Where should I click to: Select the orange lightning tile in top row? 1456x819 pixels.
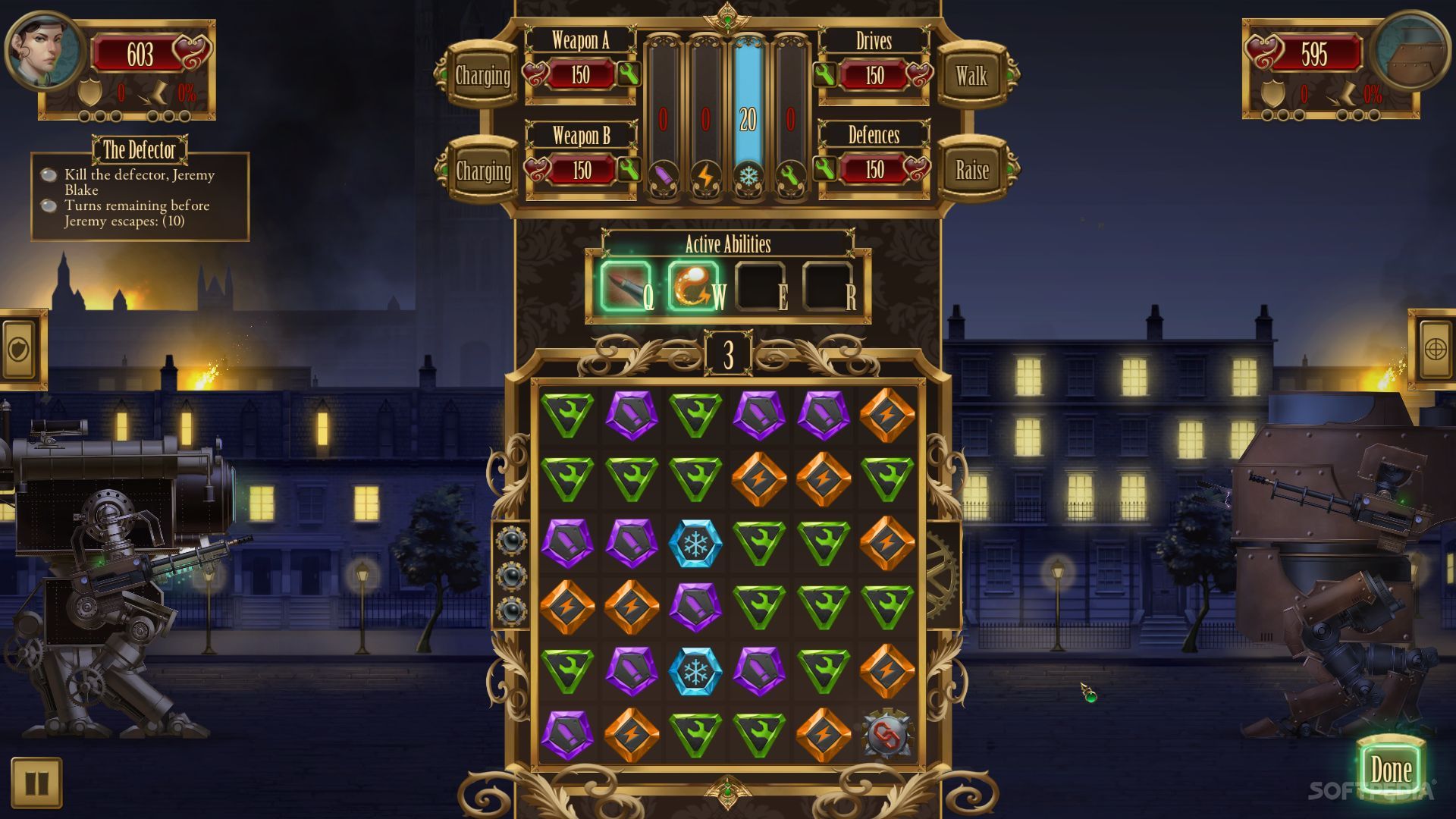(x=886, y=415)
